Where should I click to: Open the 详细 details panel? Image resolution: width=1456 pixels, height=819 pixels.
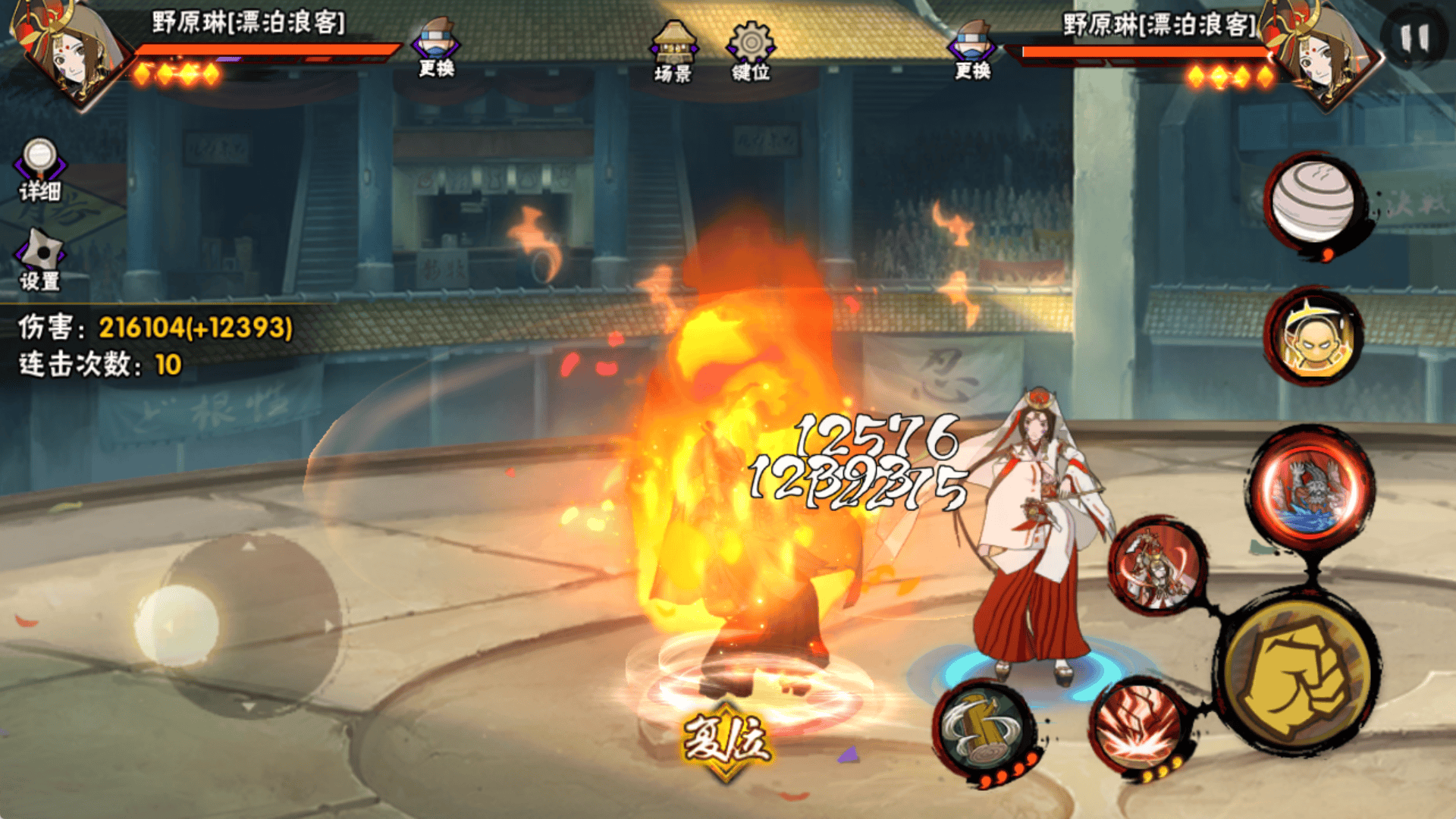coord(39,170)
